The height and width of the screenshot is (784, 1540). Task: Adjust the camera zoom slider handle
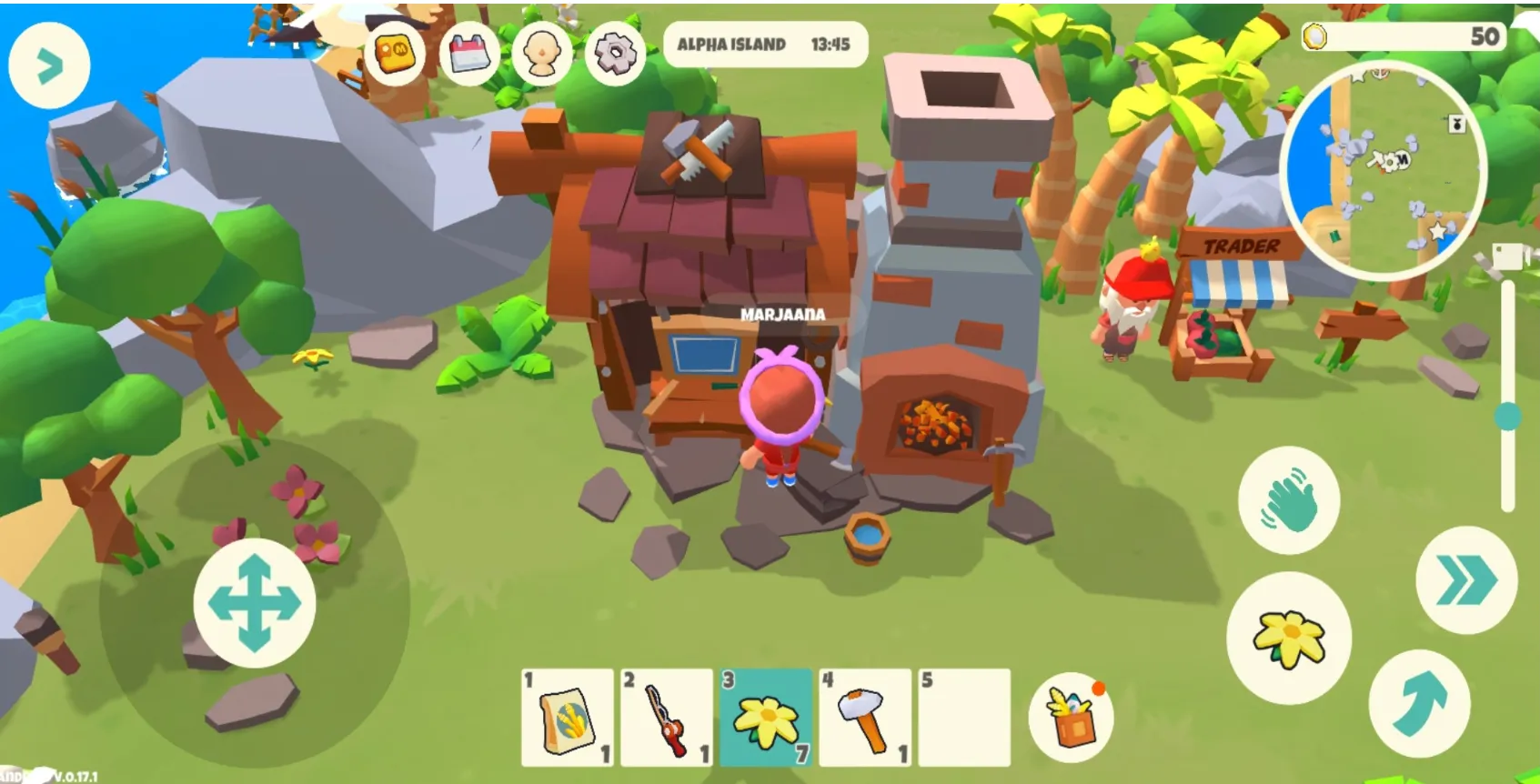pyautogui.click(x=1505, y=414)
